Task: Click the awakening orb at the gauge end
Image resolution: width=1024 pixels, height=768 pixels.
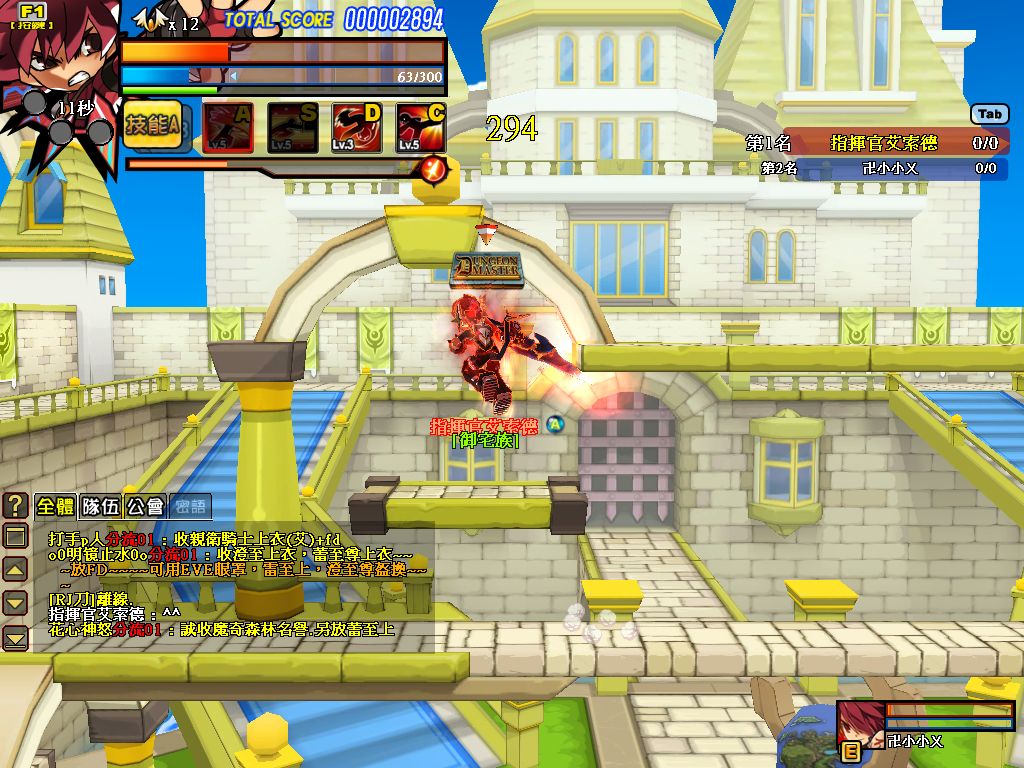Action: tap(433, 168)
